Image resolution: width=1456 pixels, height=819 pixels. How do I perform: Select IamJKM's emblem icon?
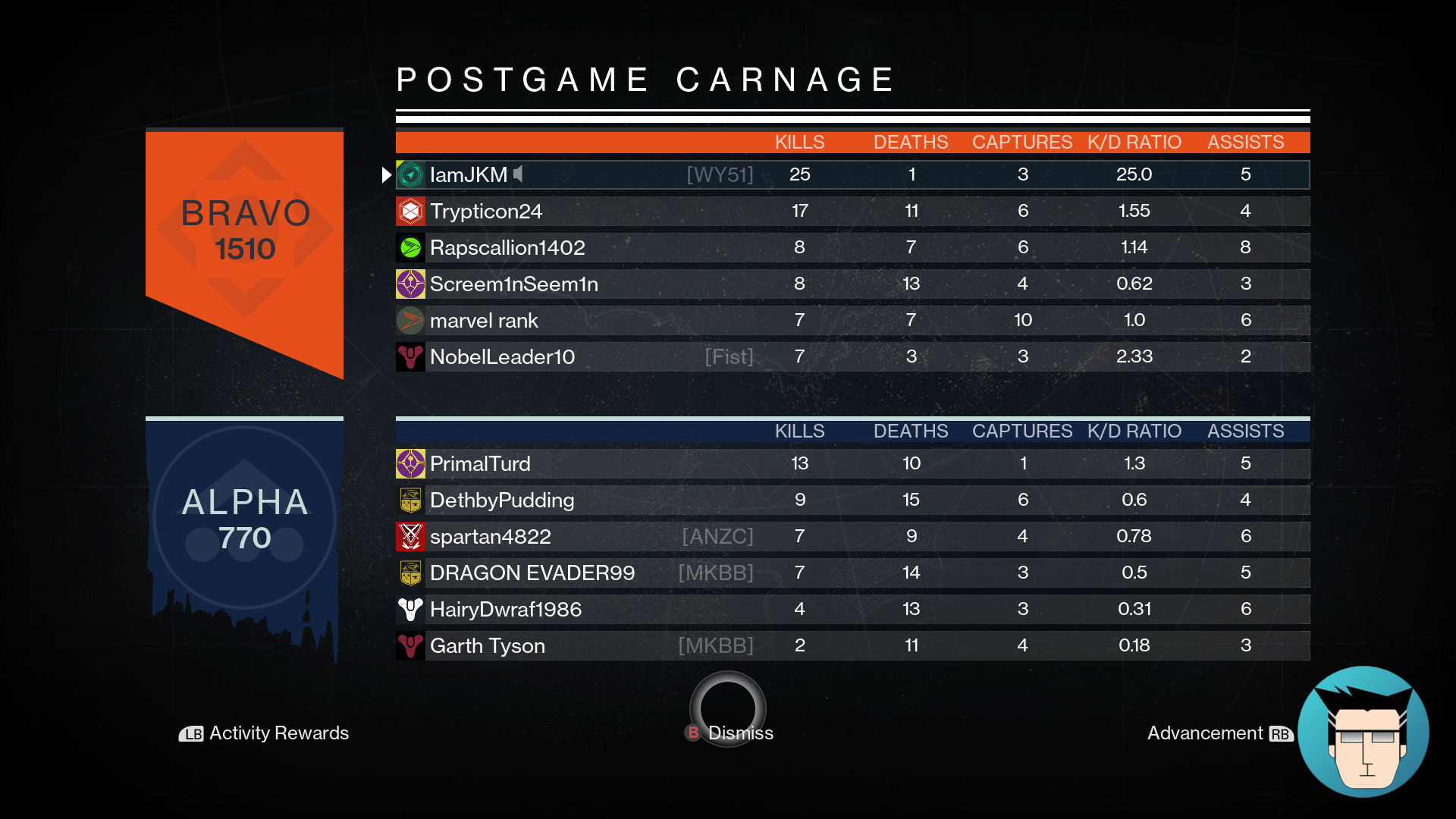point(409,174)
